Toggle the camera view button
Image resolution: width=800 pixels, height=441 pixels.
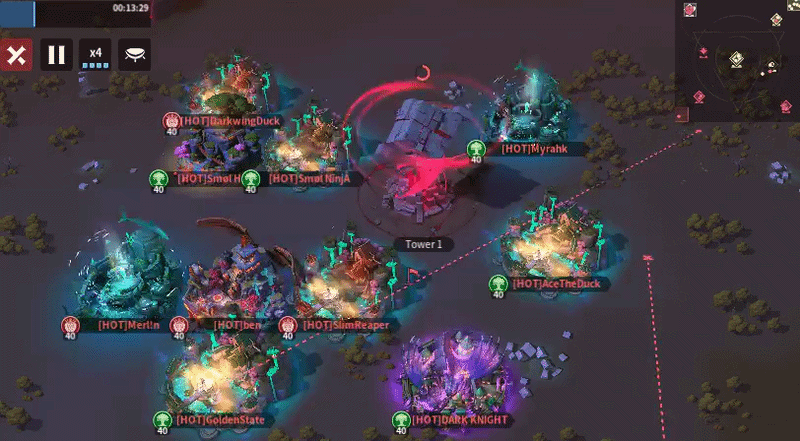(134, 54)
